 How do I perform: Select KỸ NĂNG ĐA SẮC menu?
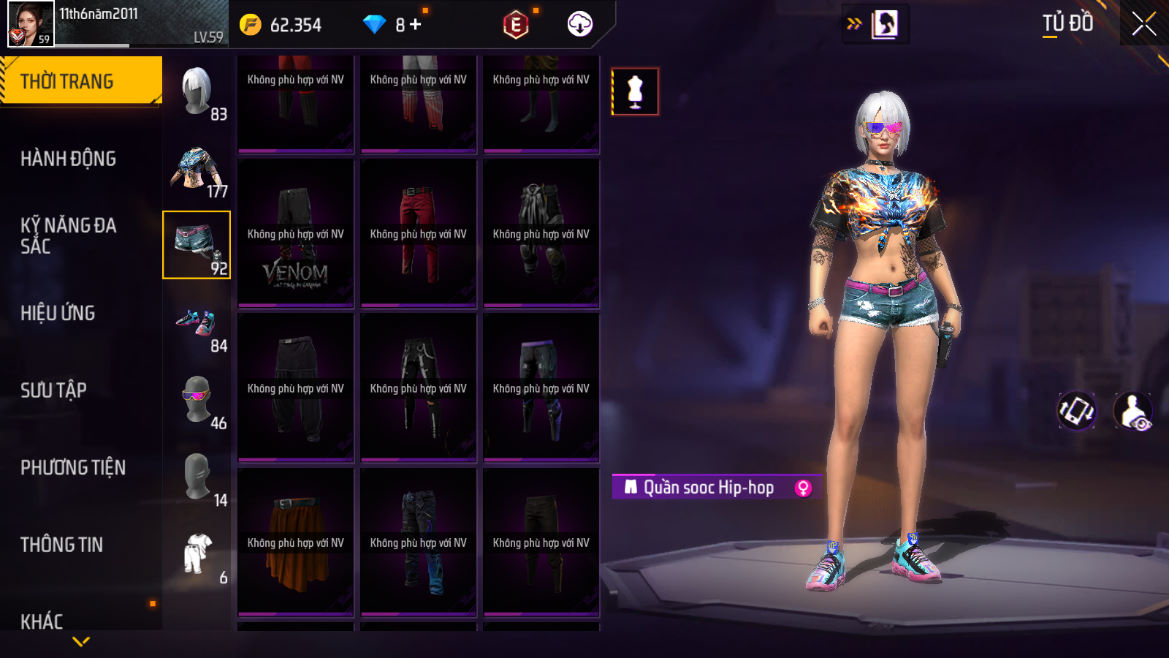(x=69, y=235)
